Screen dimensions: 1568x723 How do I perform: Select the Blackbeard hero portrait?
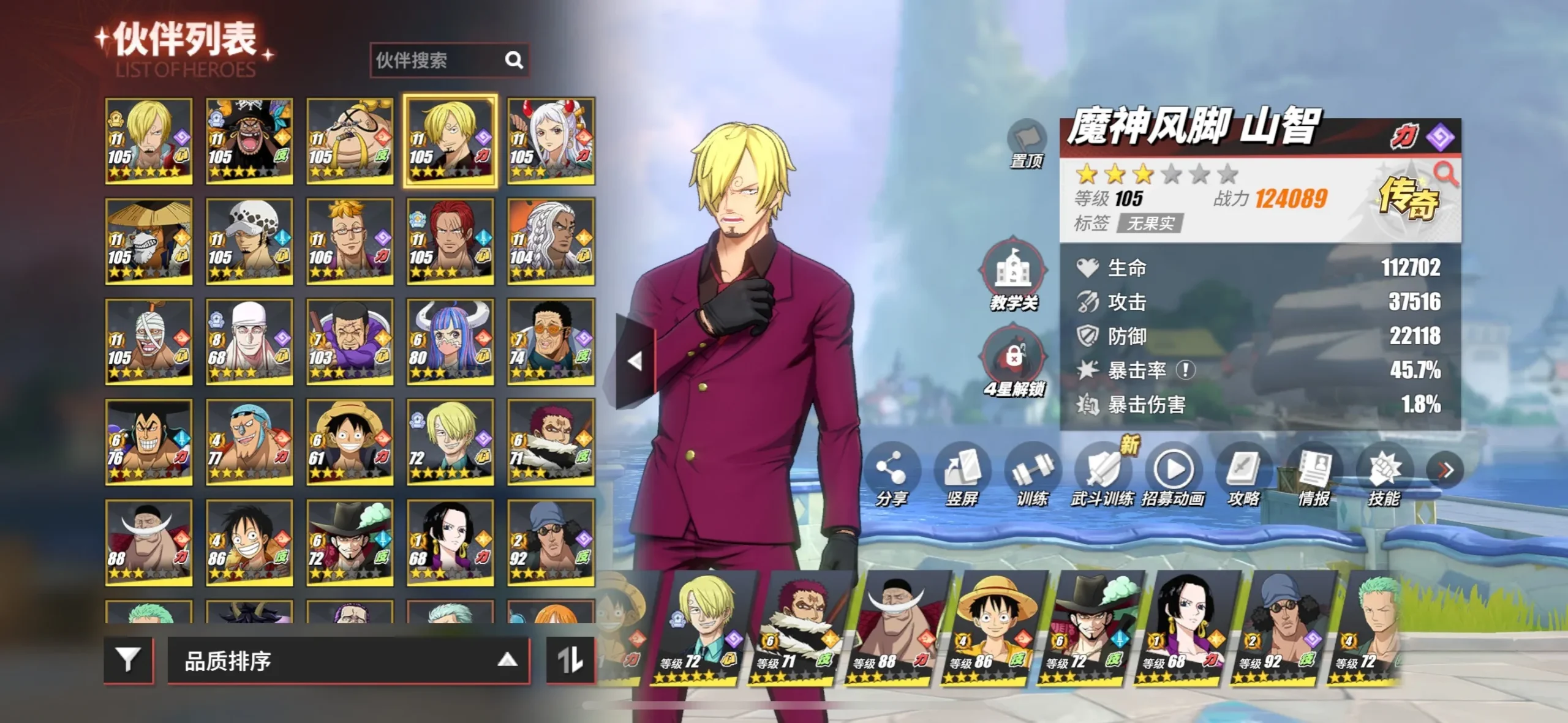[249, 141]
